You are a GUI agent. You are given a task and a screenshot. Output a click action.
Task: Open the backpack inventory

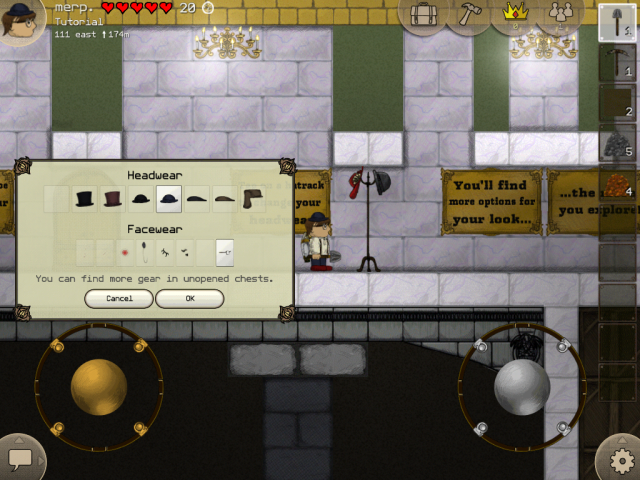424,14
